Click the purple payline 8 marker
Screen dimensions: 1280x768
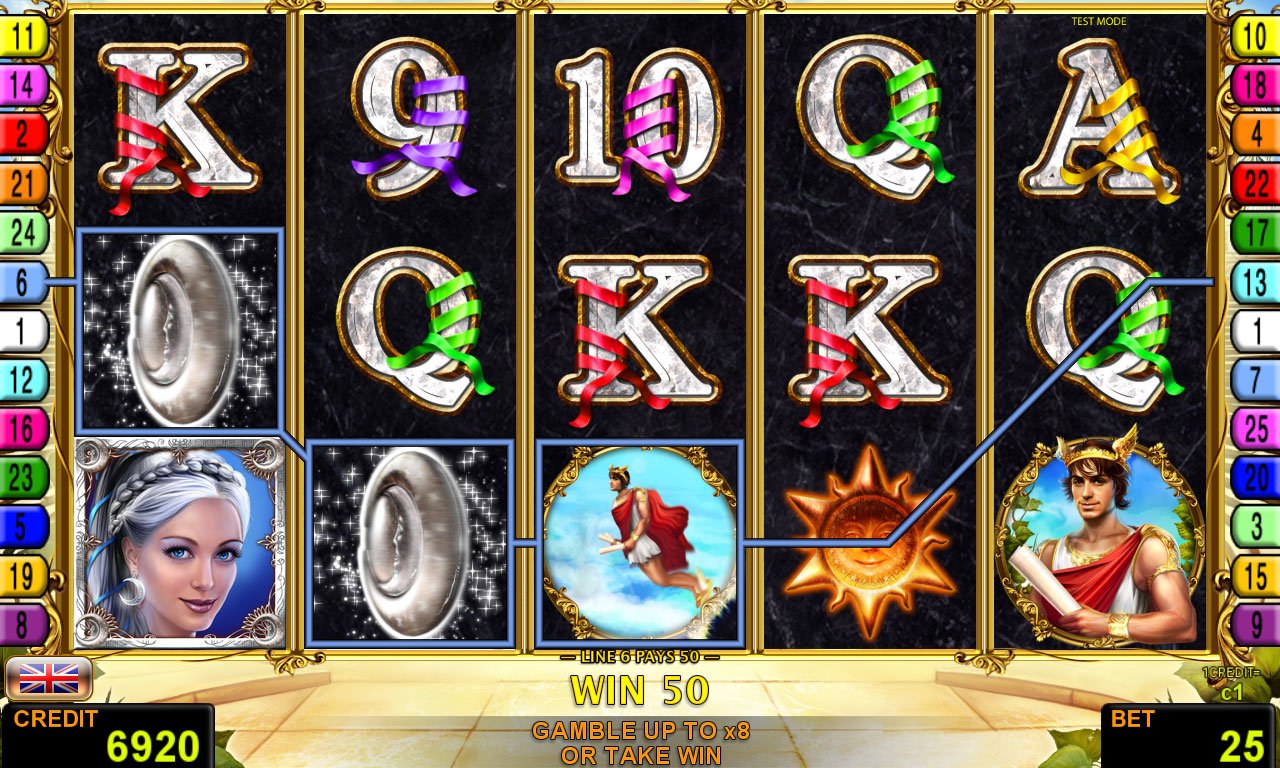point(24,625)
